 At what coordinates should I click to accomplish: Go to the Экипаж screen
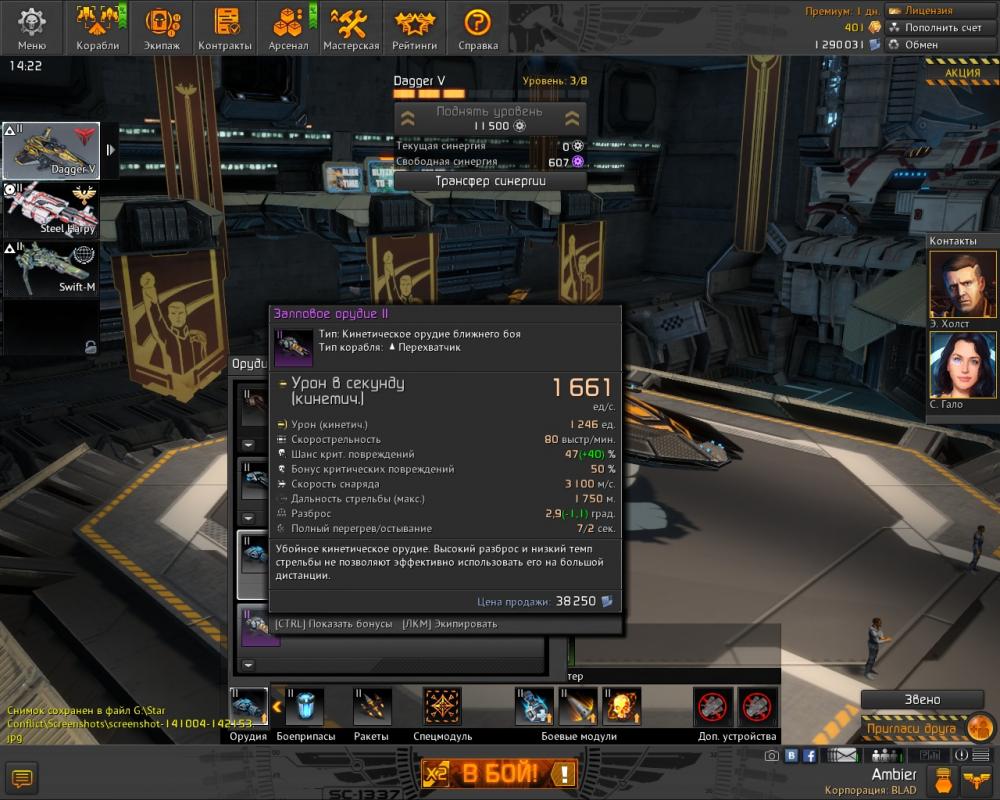(x=161, y=28)
